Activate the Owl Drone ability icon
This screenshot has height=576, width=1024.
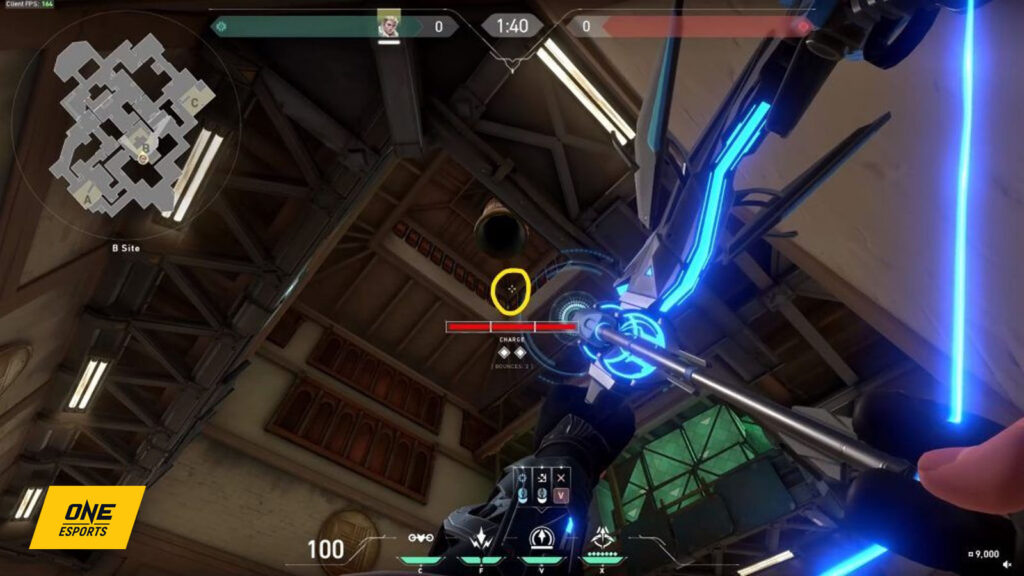[x=420, y=540]
